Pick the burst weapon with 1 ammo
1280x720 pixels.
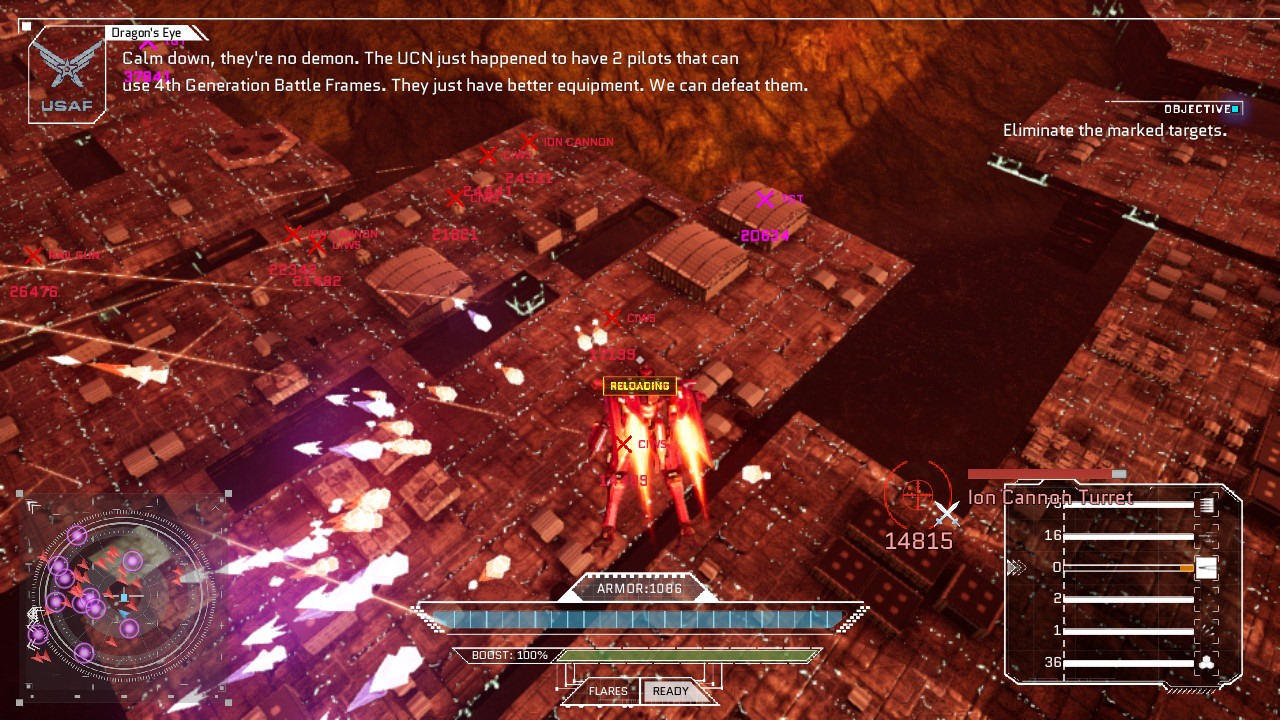1206,631
